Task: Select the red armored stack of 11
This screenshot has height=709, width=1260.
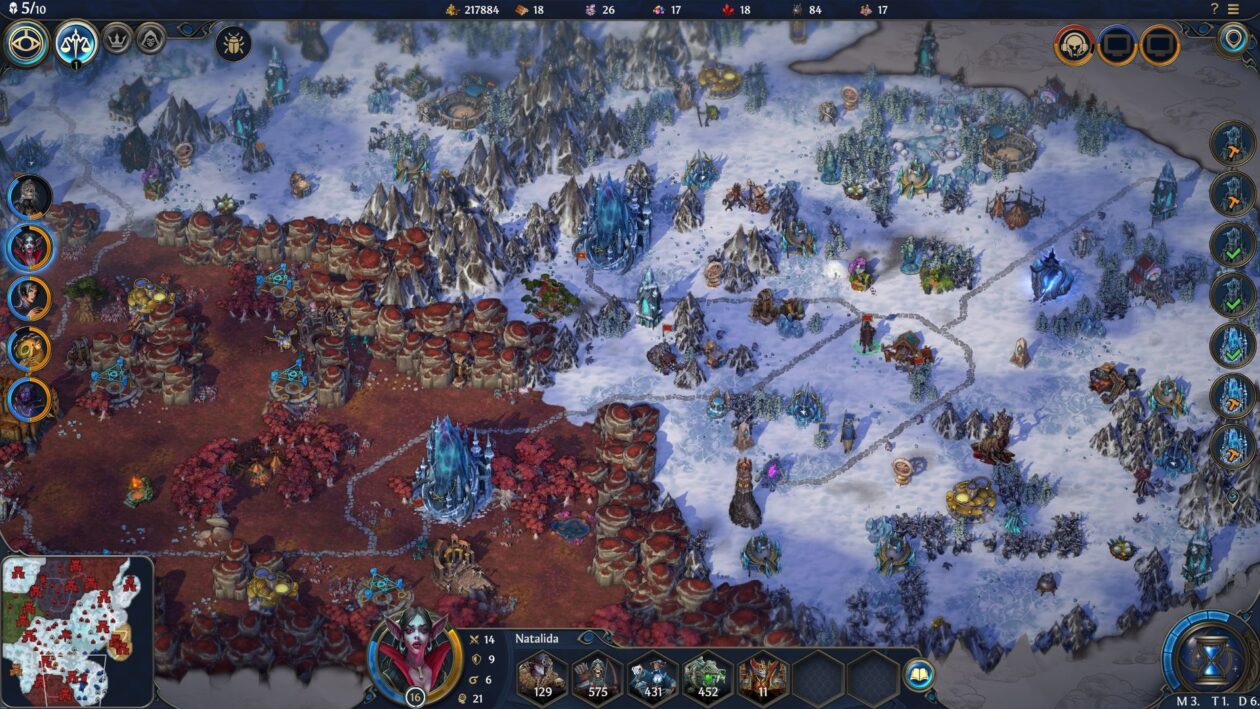Action: pos(763,676)
